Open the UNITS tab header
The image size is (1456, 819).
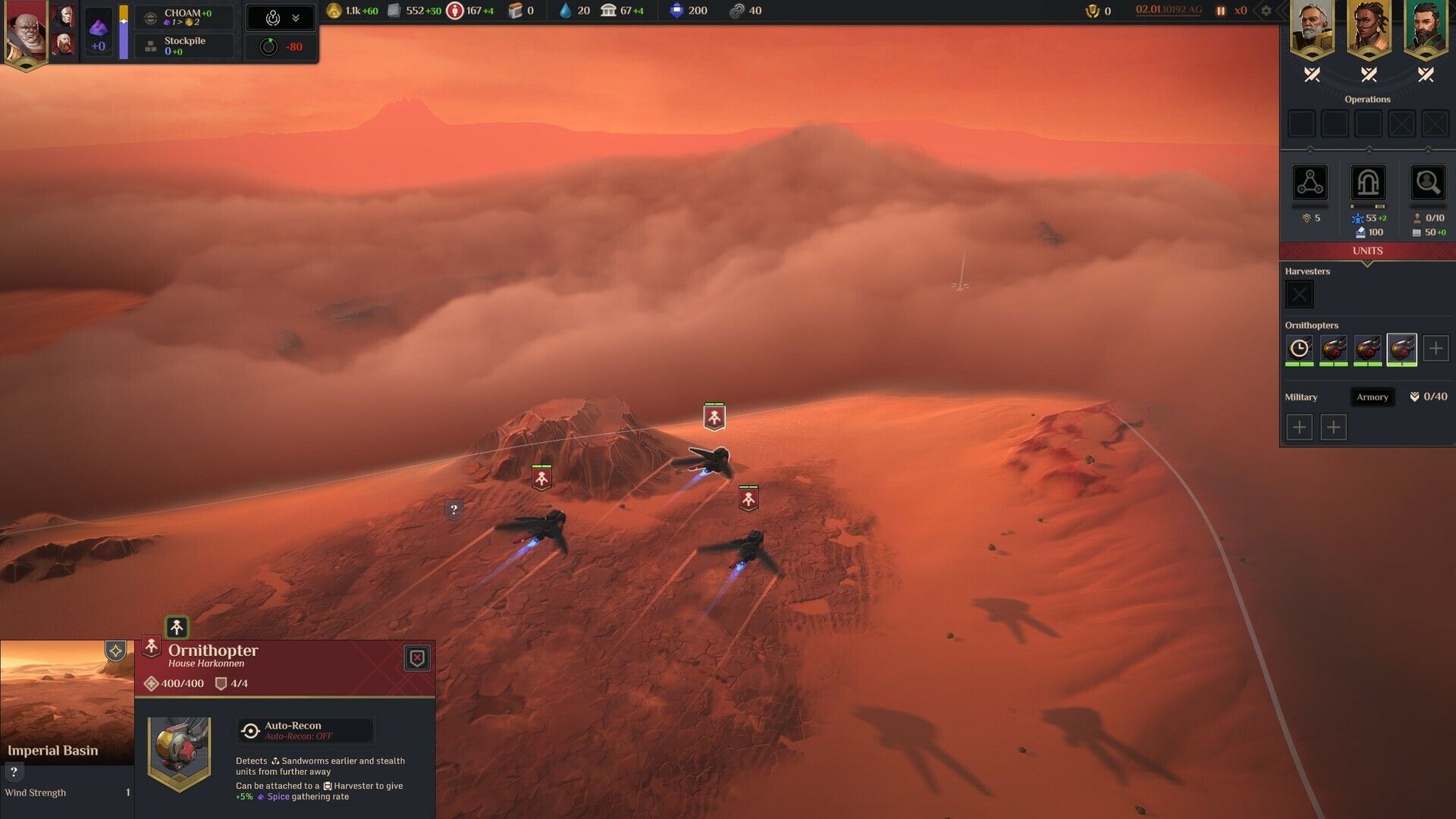[1368, 250]
